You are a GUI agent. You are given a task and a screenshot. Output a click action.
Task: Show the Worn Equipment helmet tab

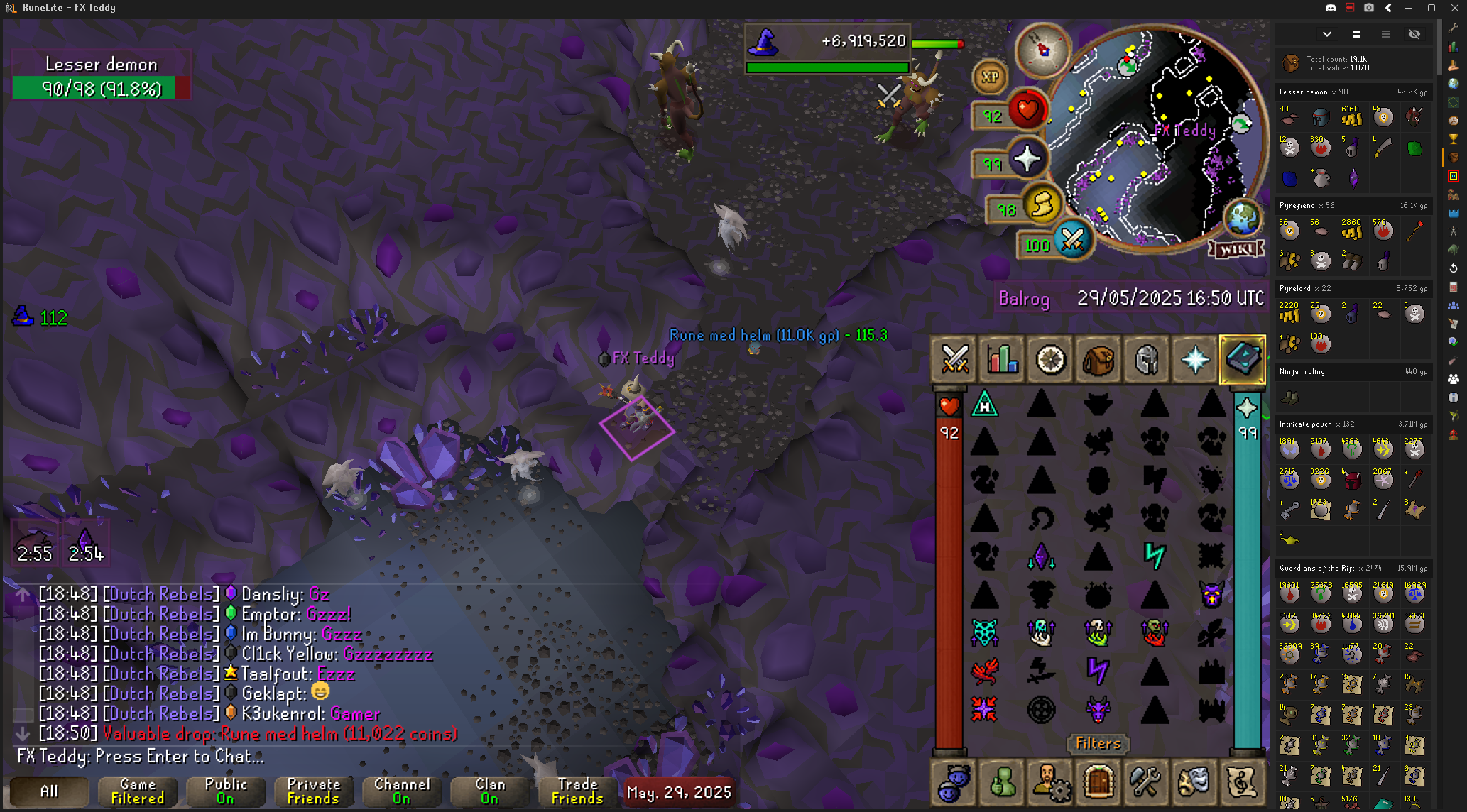1146,360
